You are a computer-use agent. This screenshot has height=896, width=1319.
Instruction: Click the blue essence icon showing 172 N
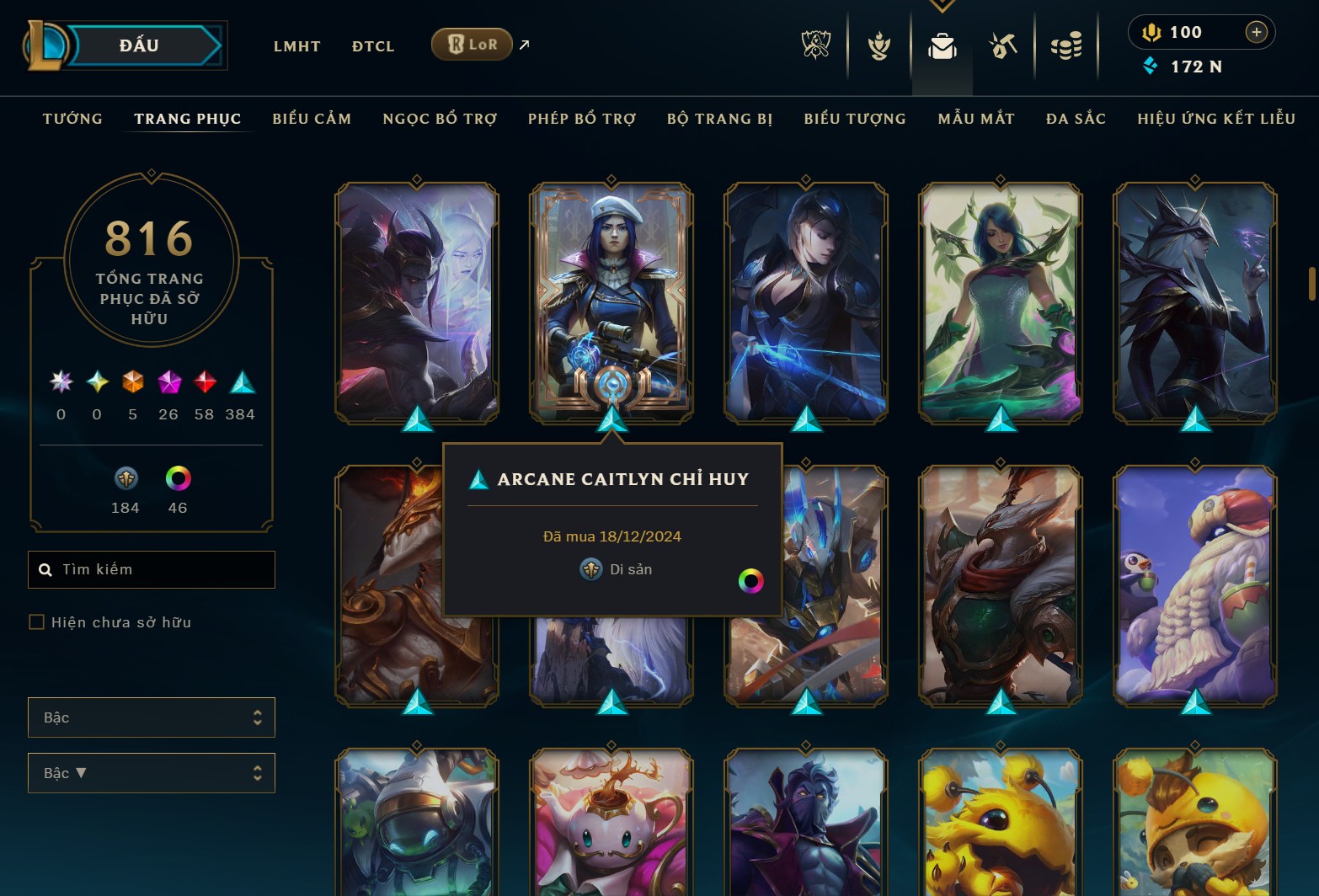pos(1150,67)
